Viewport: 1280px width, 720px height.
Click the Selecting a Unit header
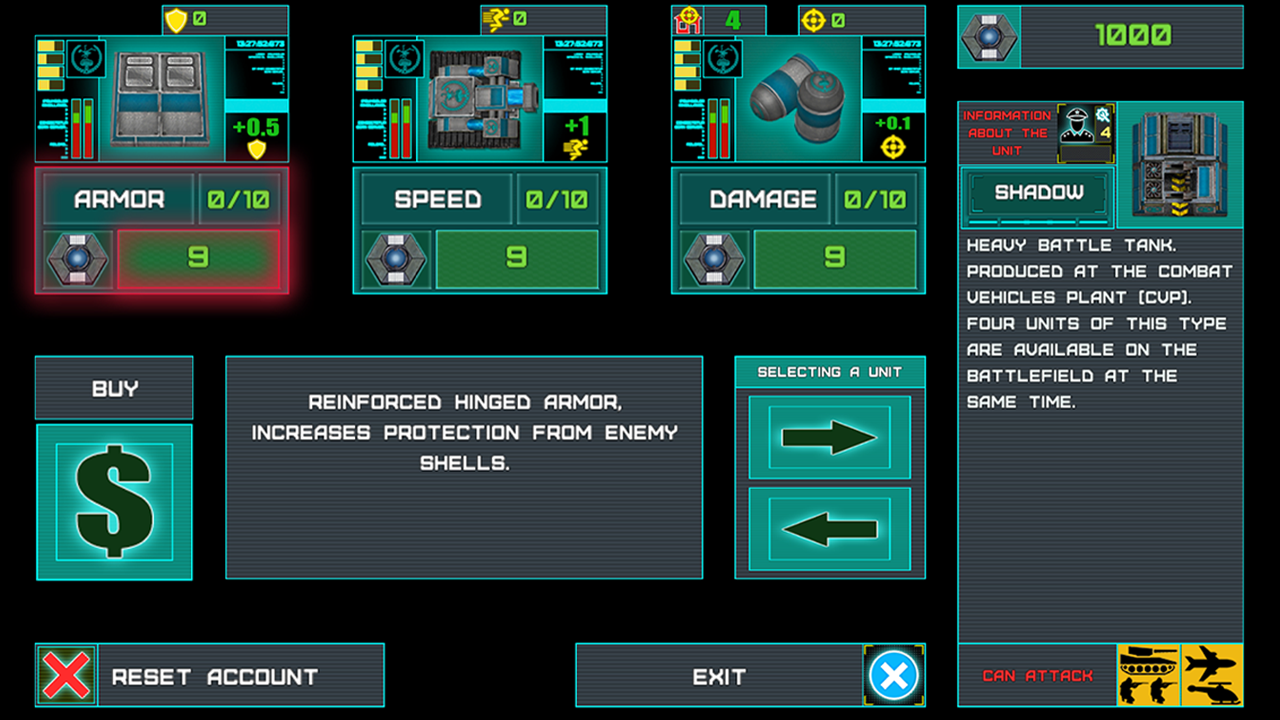click(x=828, y=372)
